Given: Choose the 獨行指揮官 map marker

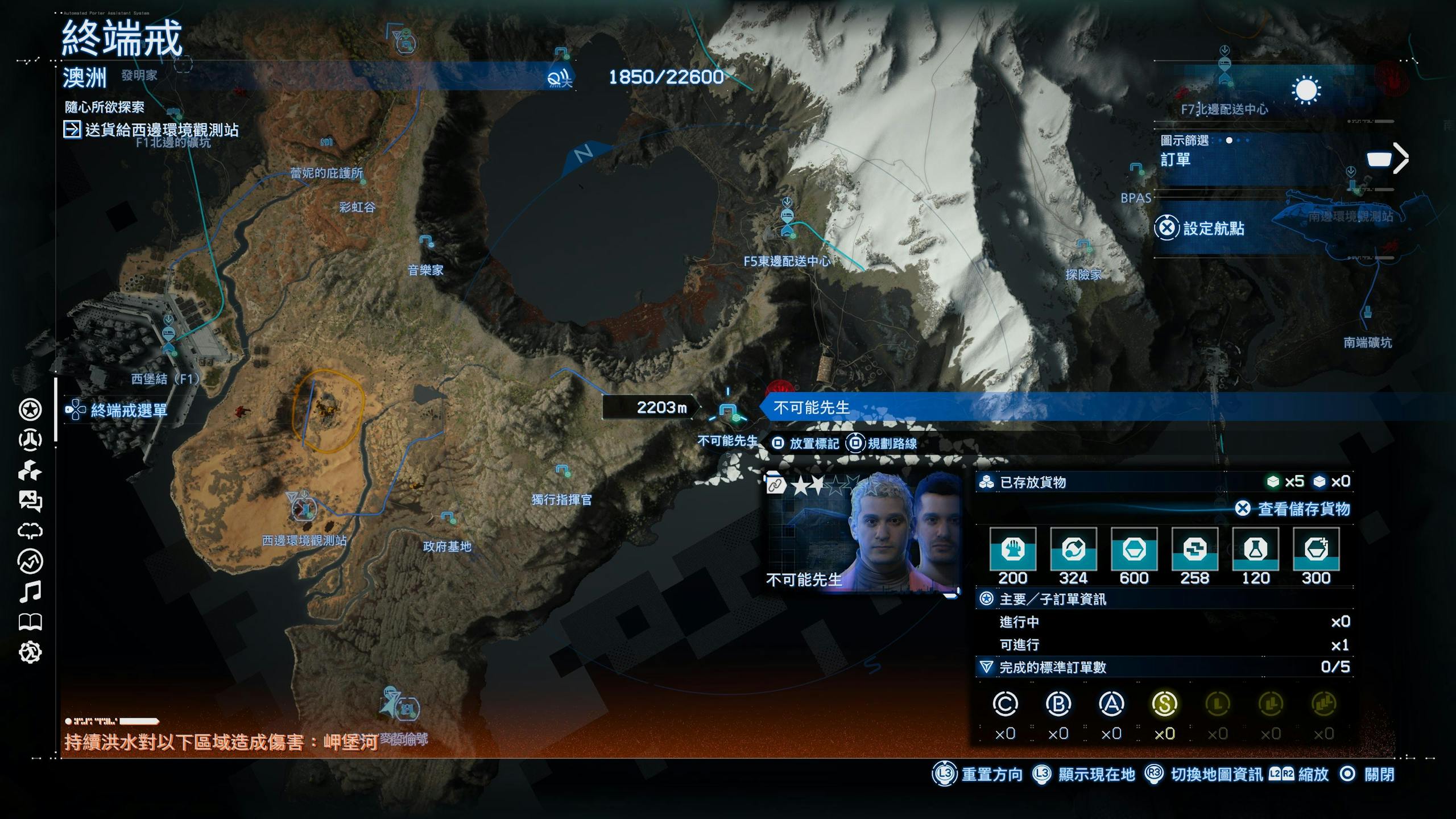Looking at the screenshot, I should click(562, 470).
